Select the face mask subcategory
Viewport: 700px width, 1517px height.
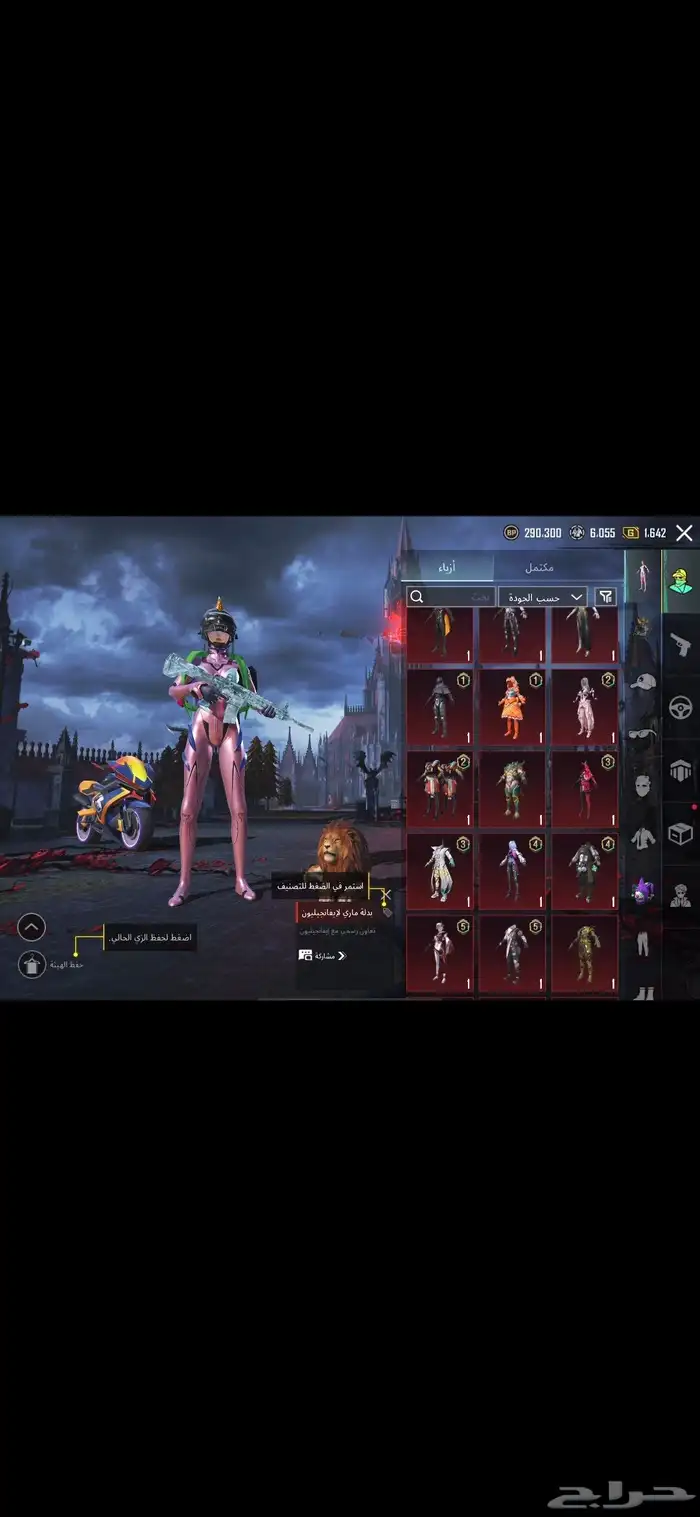click(x=642, y=786)
